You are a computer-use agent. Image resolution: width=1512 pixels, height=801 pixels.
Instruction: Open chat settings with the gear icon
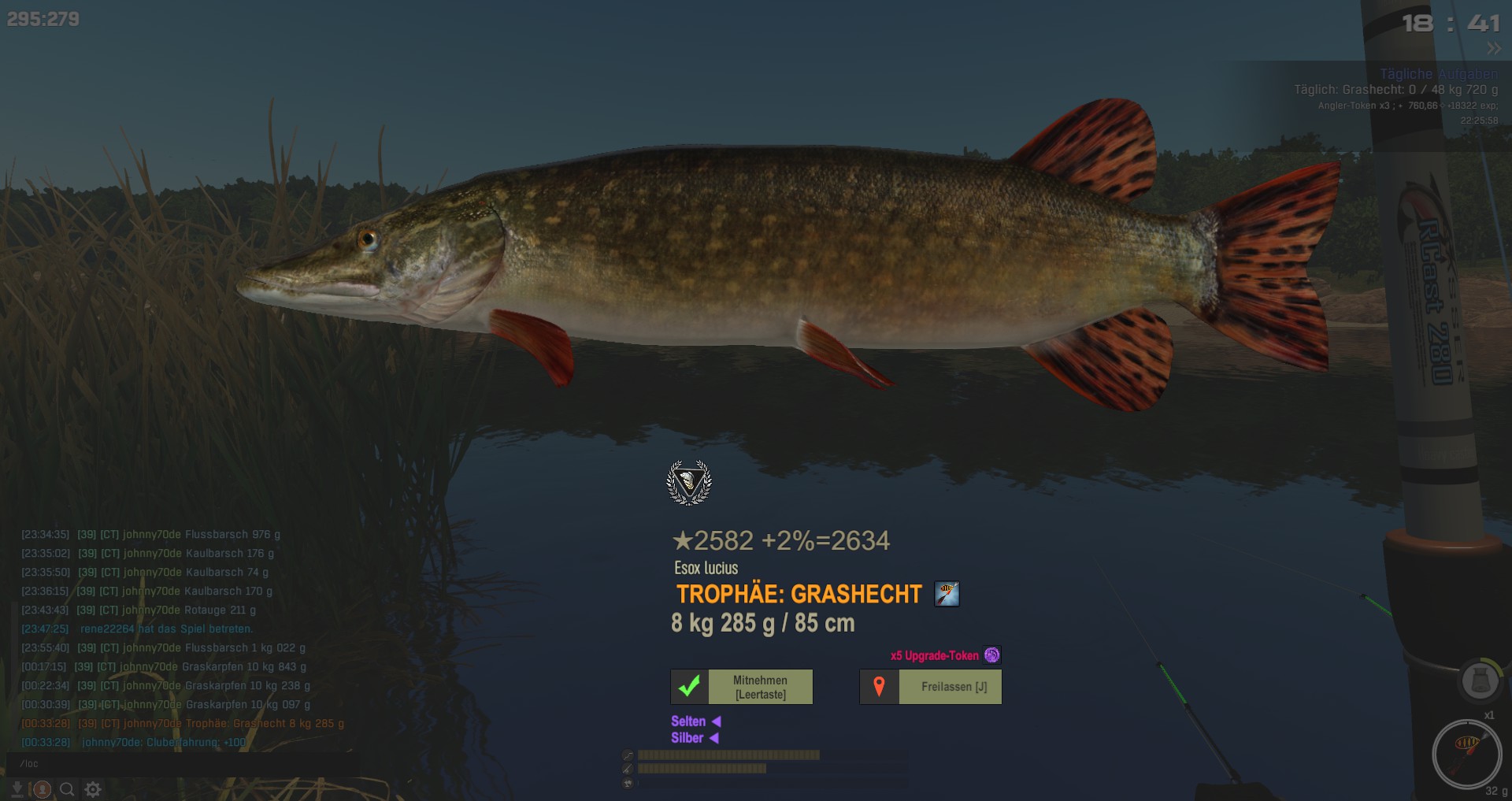tap(93, 789)
